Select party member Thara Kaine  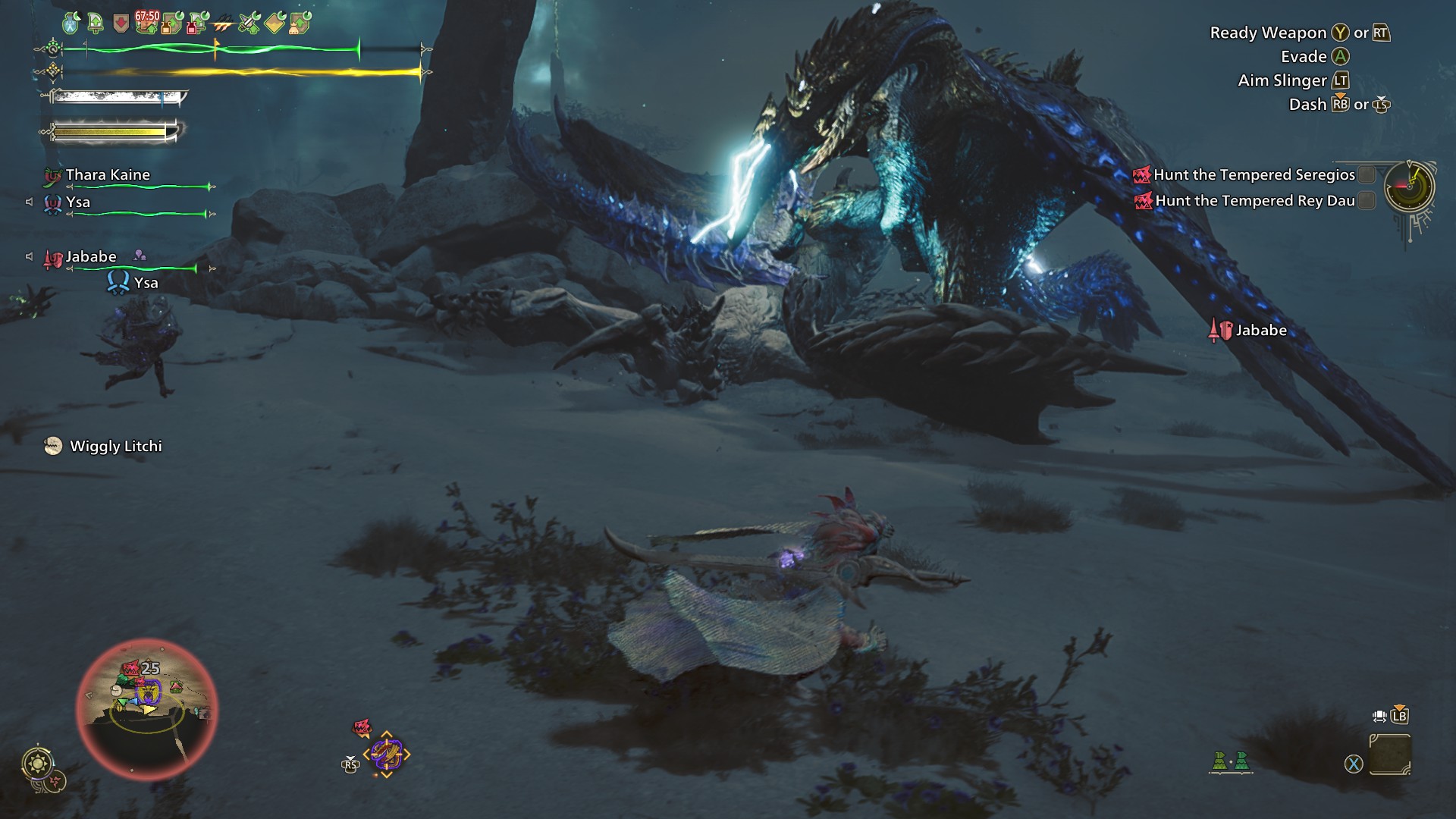pos(107,175)
